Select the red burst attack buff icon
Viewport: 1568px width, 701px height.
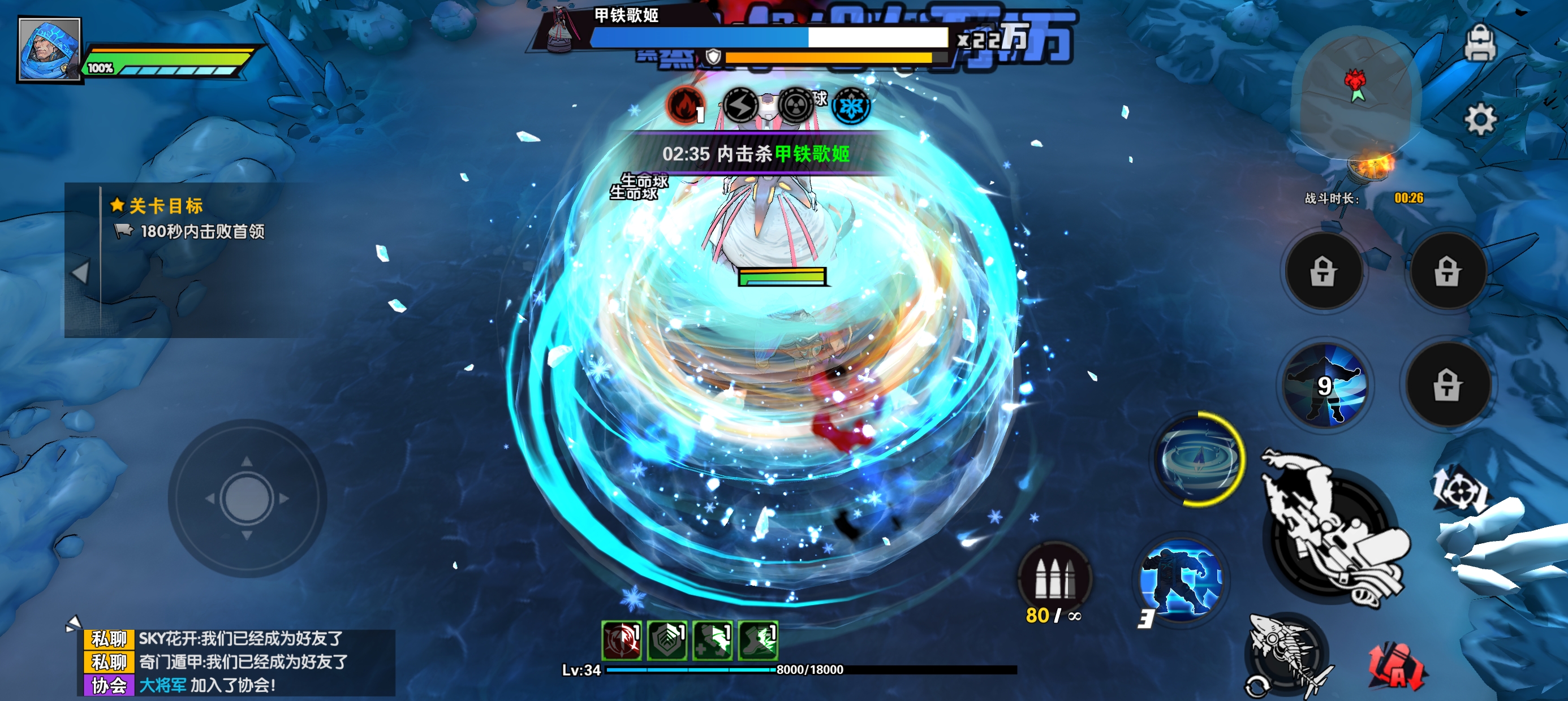[621, 641]
